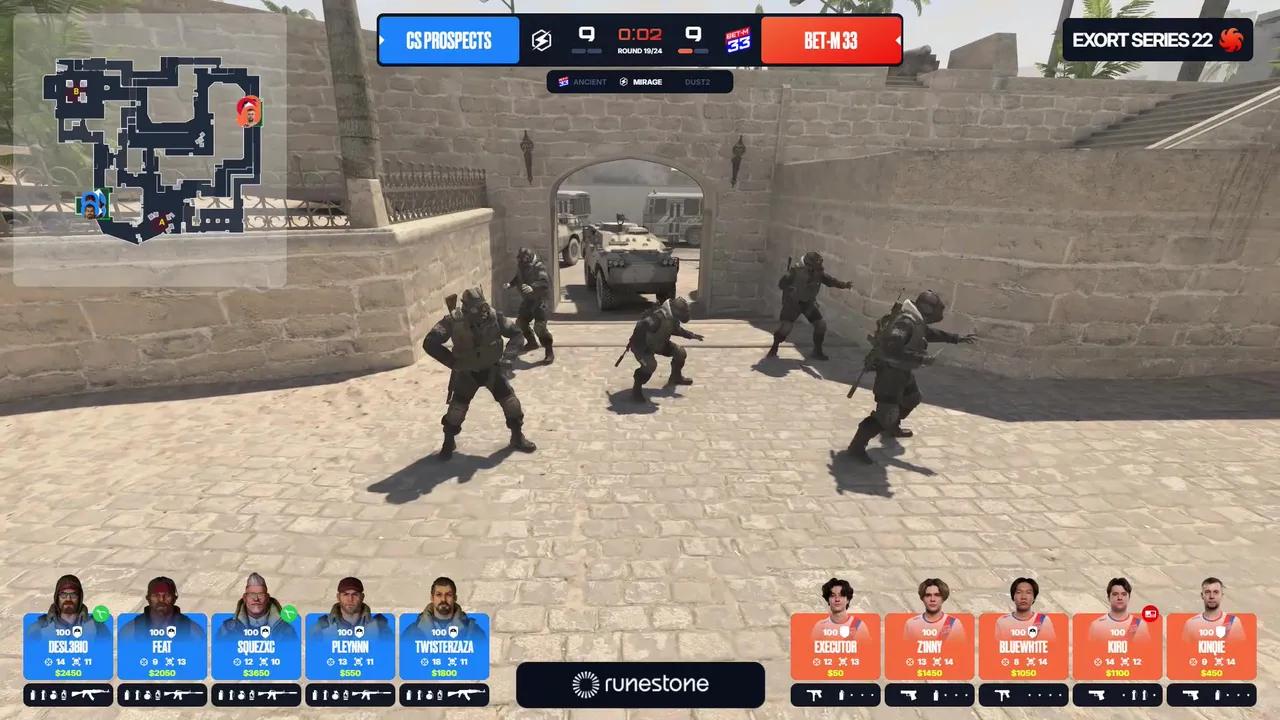Open the ANCIENT map entry in the series strip

click(x=589, y=82)
